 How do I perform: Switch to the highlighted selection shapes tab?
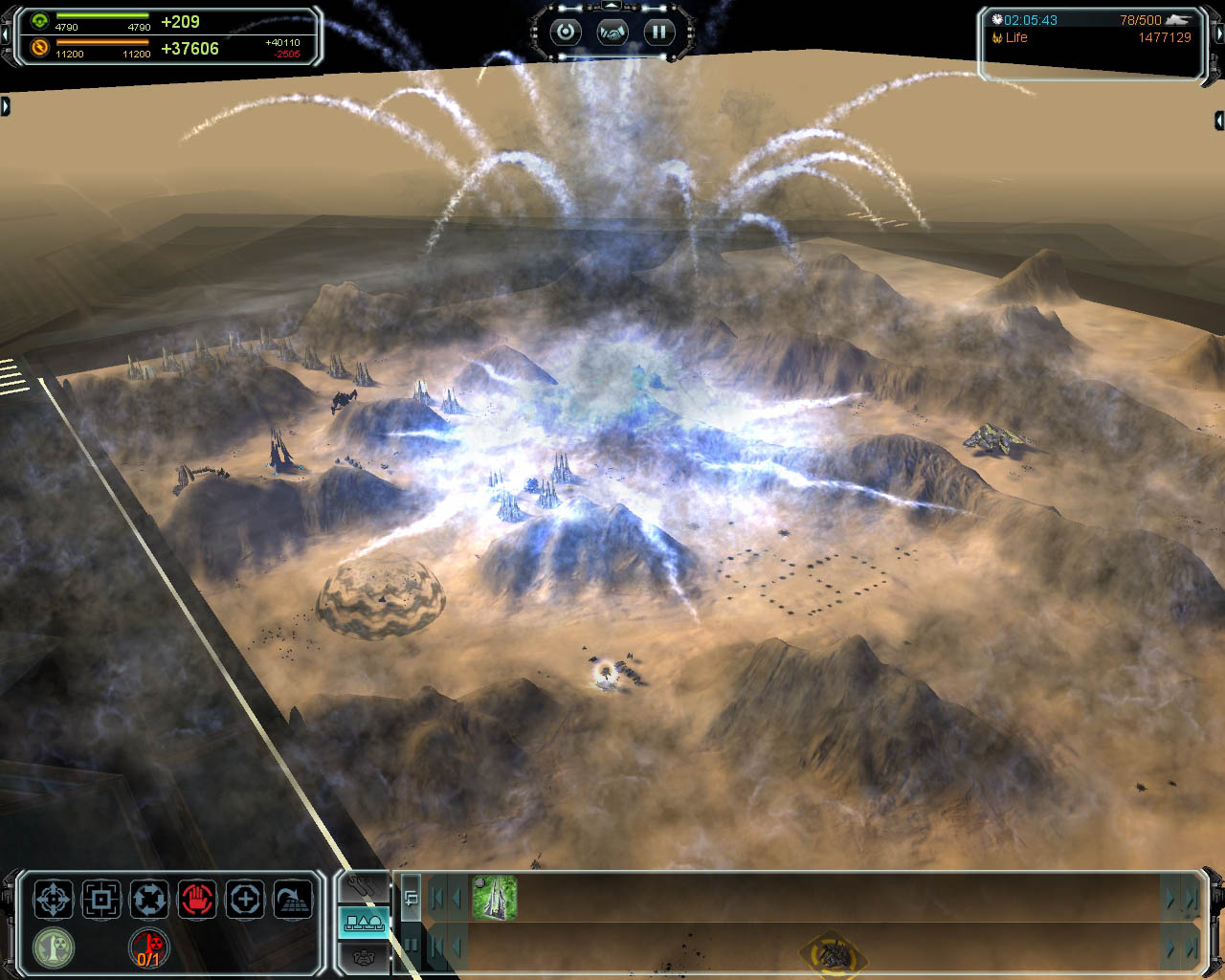pyautogui.click(x=364, y=923)
